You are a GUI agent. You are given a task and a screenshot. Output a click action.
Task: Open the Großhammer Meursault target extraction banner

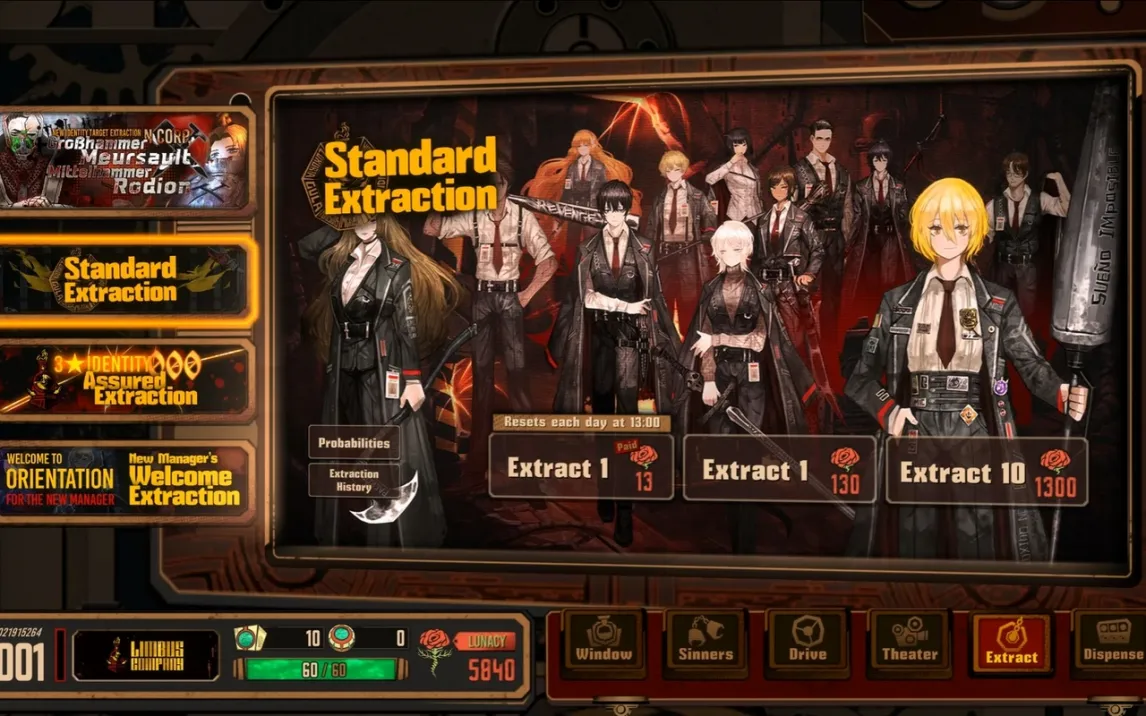coord(125,160)
